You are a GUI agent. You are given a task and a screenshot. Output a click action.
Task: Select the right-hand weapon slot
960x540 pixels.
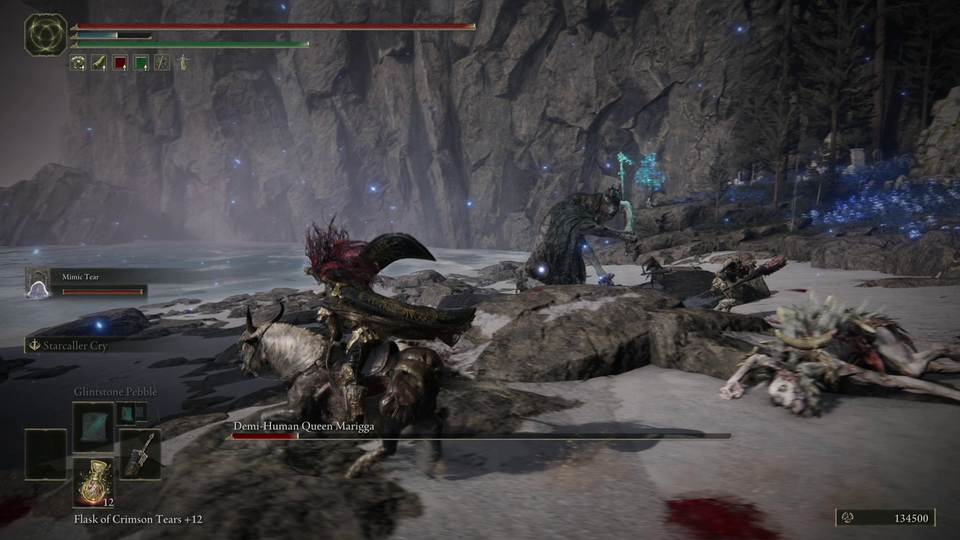(x=138, y=452)
